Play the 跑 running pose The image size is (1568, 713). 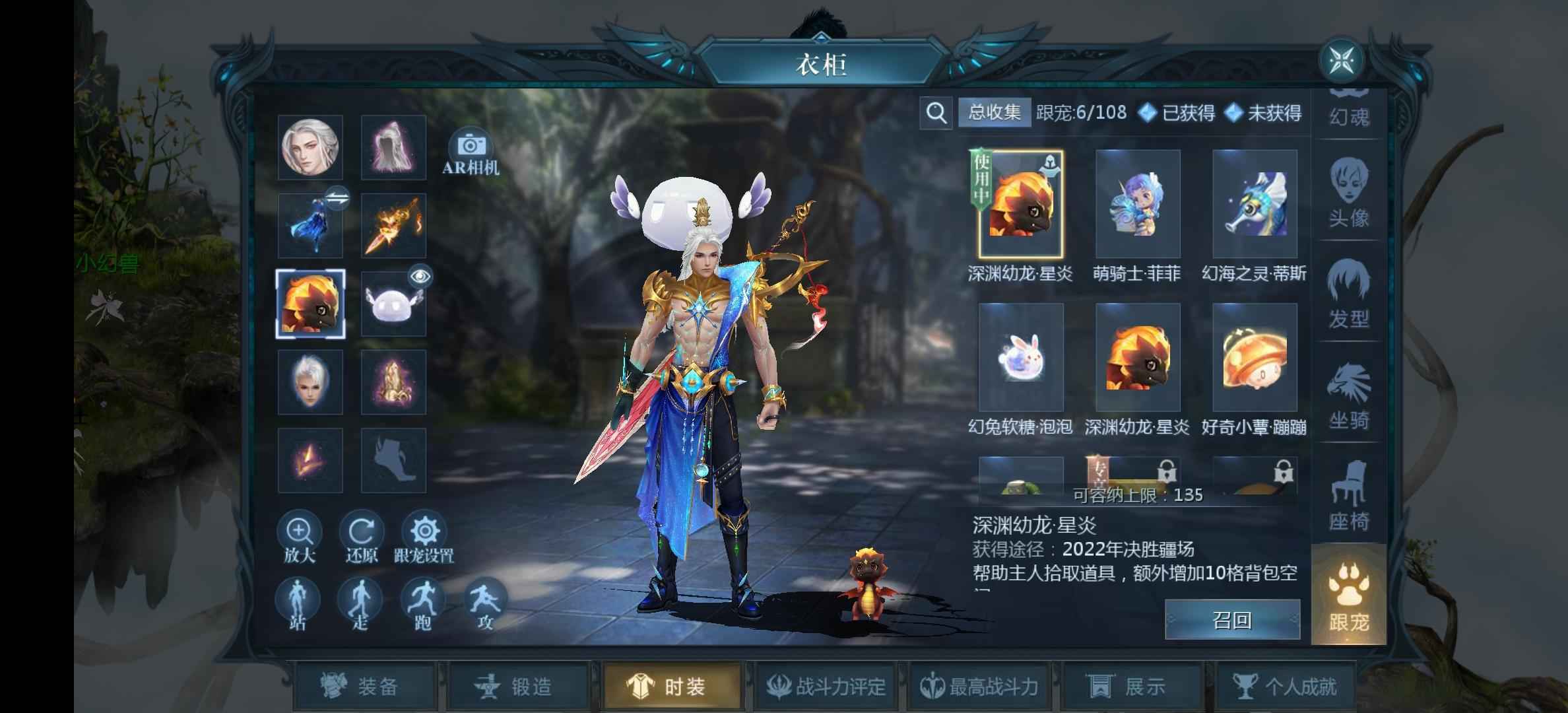(x=422, y=604)
